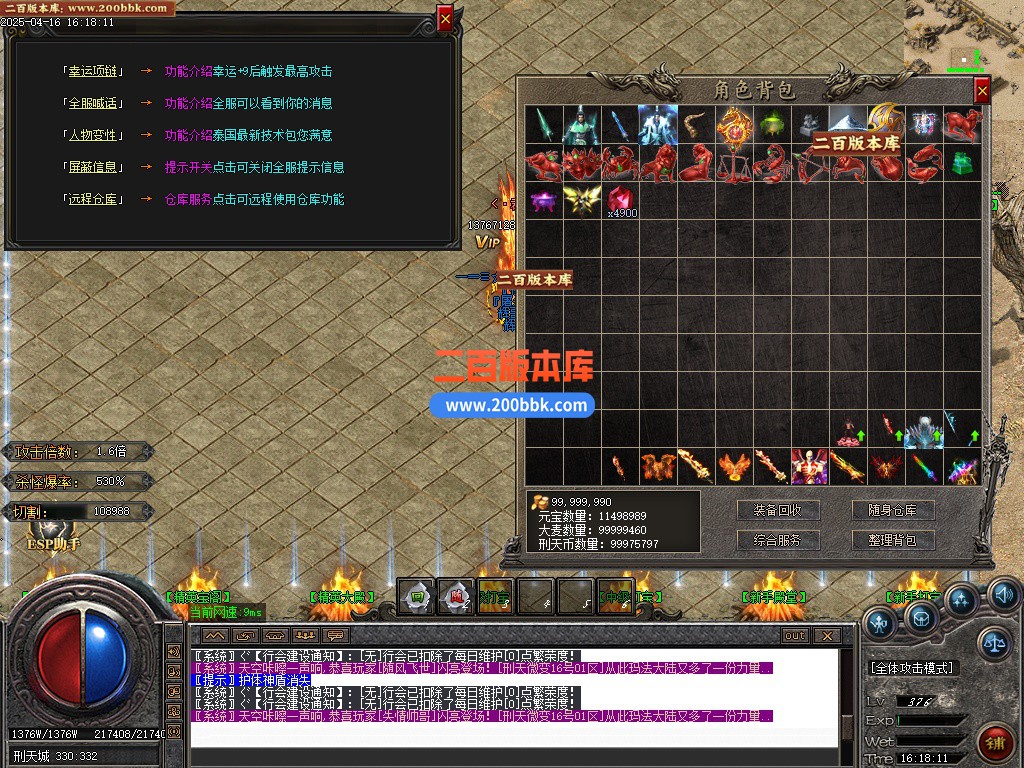Click the 全体攻击模式 attack mode label

pyautogui.click(x=912, y=667)
